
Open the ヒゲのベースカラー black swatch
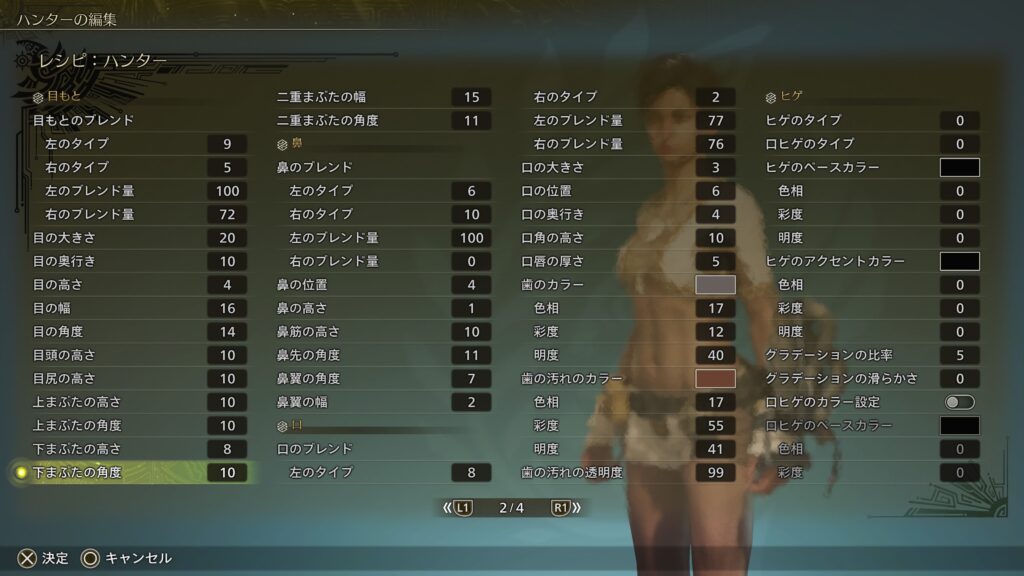coord(959,167)
